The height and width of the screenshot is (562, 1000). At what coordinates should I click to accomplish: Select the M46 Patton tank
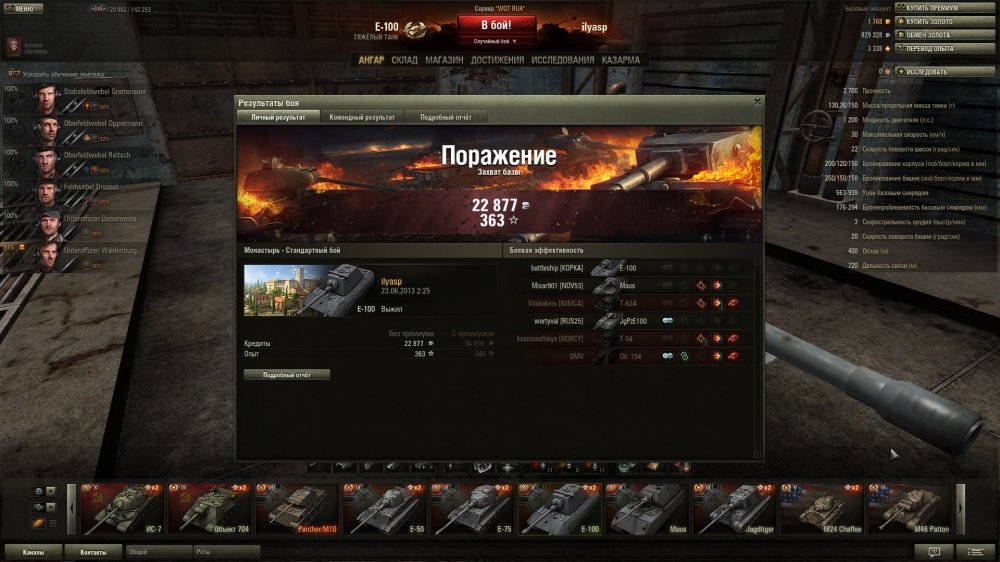904,507
